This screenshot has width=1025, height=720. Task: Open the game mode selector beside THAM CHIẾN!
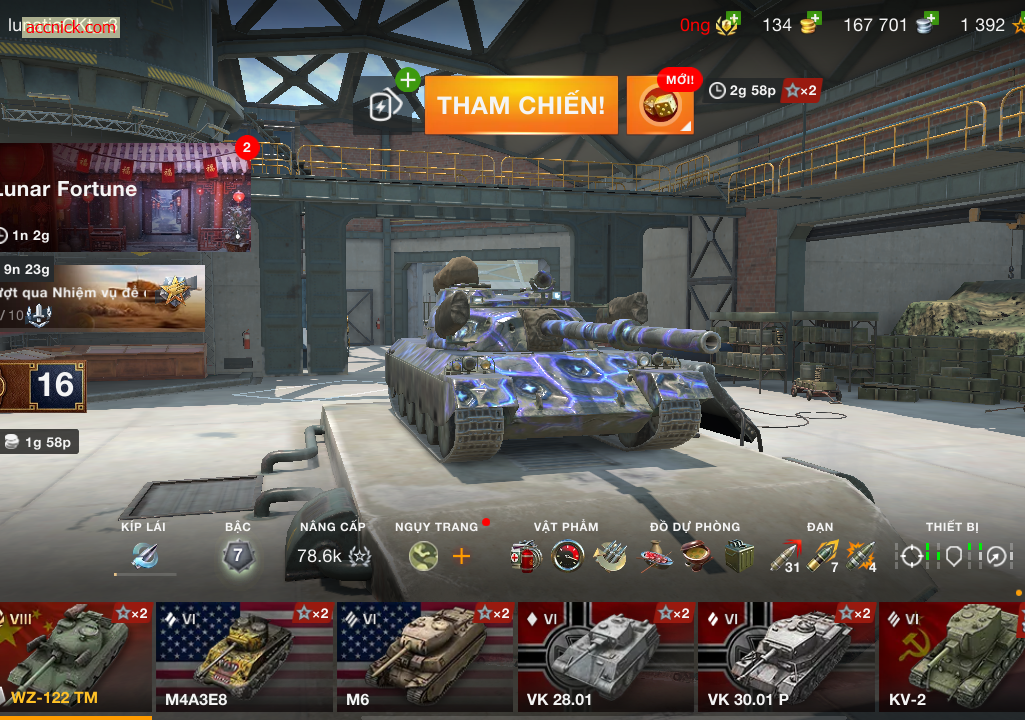pyautogui.click(x=385, y=105)
